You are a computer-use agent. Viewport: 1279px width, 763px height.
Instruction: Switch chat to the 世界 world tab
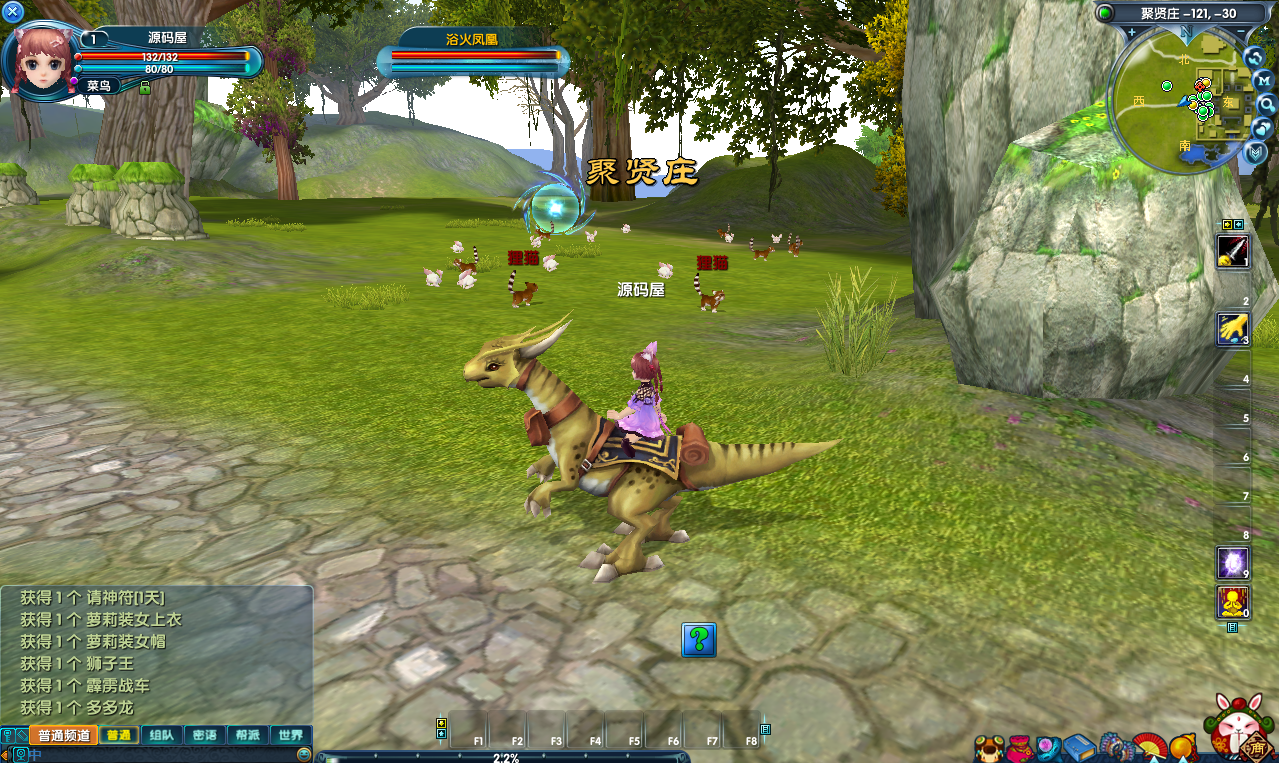(x=291, y=735)
